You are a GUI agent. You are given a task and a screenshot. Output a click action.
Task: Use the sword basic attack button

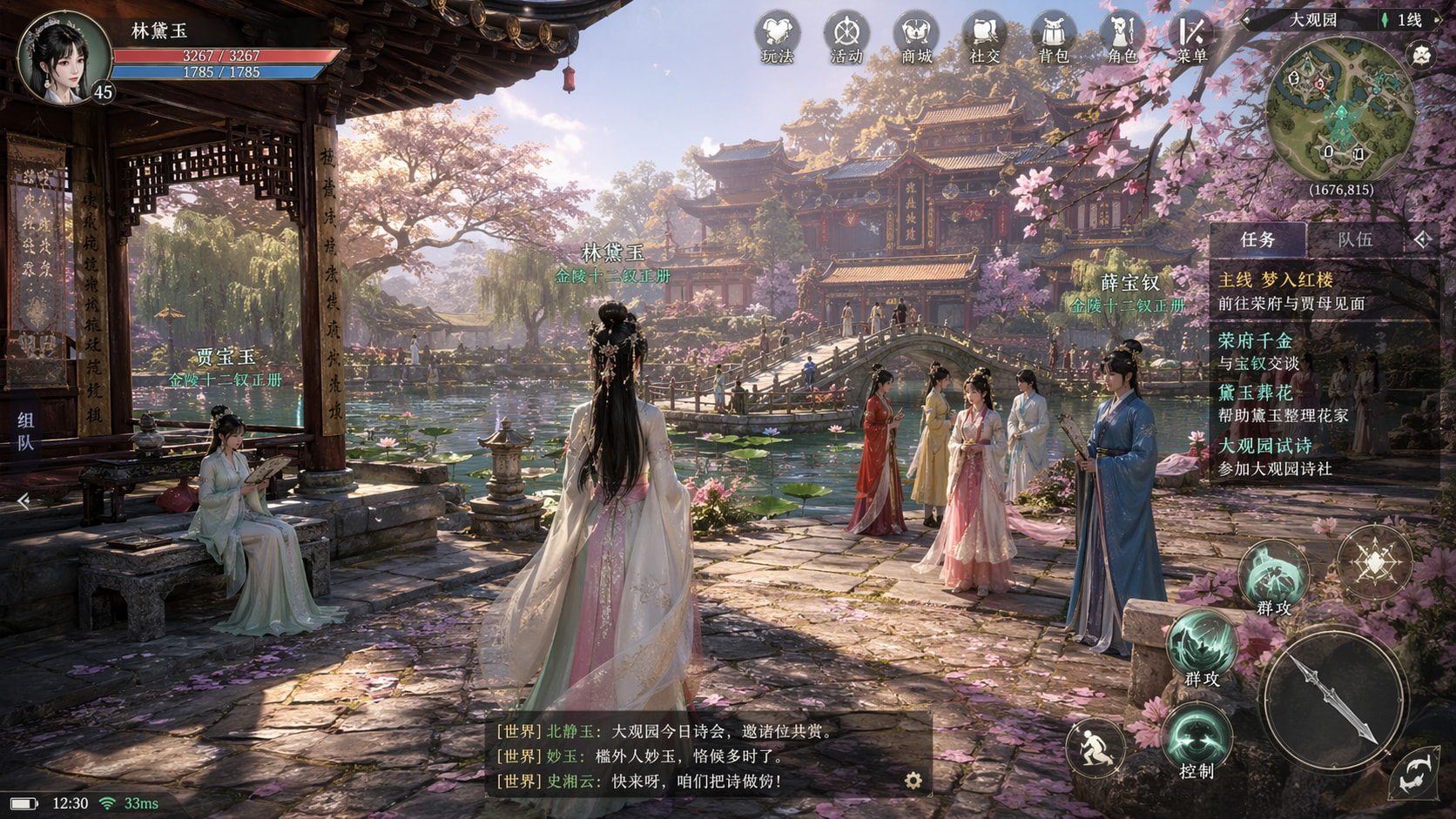coord(1333,701)
